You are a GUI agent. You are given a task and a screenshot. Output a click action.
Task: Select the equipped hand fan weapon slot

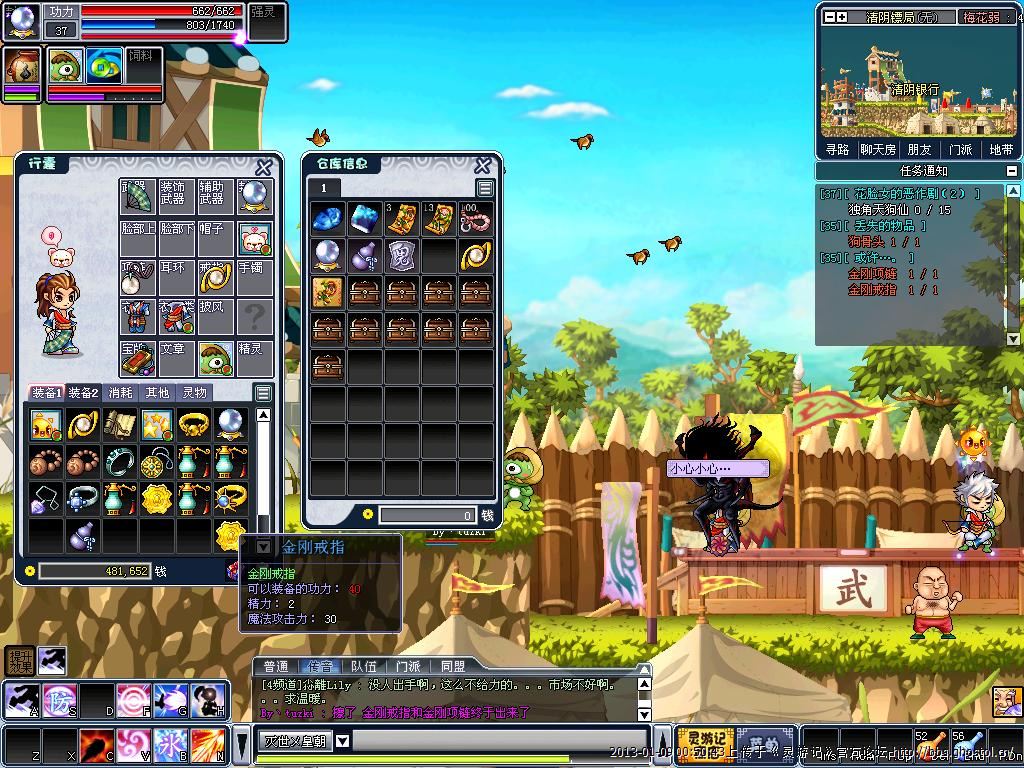point(137,197)
